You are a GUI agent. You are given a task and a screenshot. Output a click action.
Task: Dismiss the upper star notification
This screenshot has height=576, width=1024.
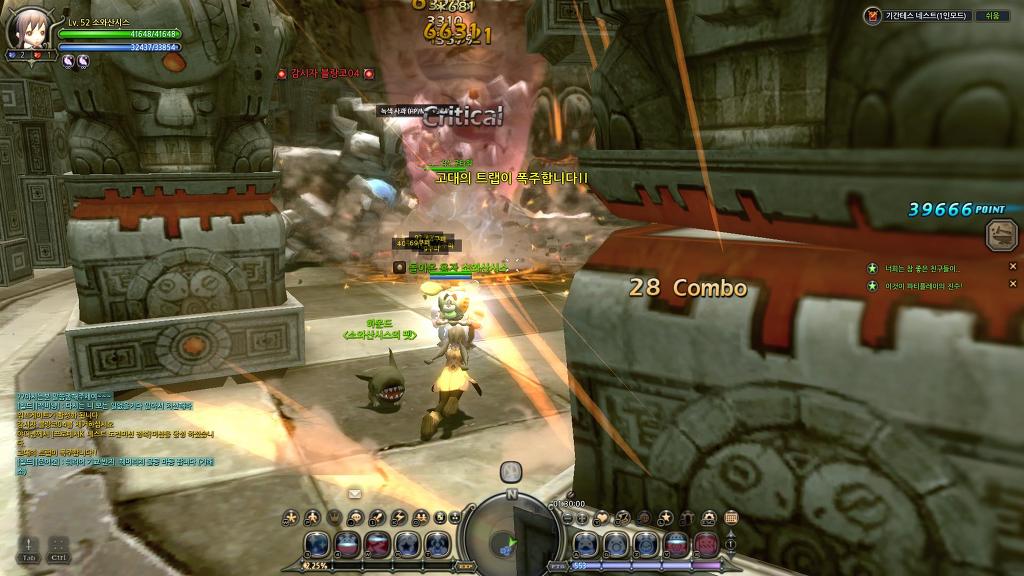coord(1012,267)
